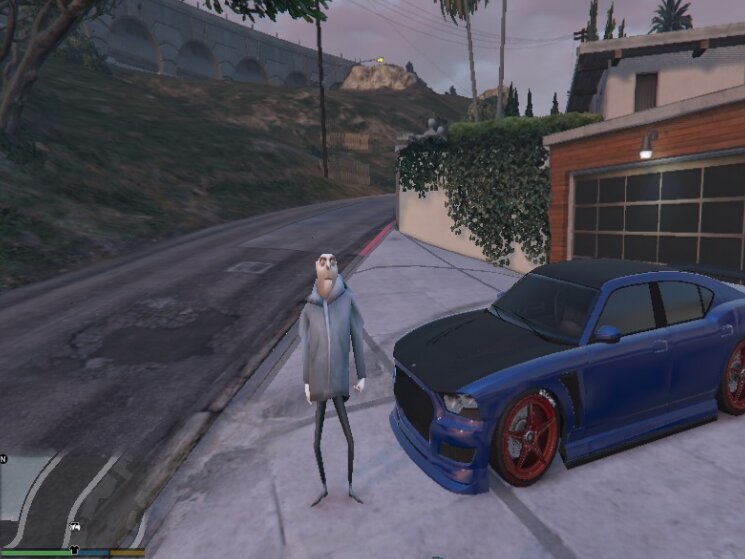Screen dimensions: 745x559
Task: Select the north compass marker on minimap
Action: pos(4,459)
